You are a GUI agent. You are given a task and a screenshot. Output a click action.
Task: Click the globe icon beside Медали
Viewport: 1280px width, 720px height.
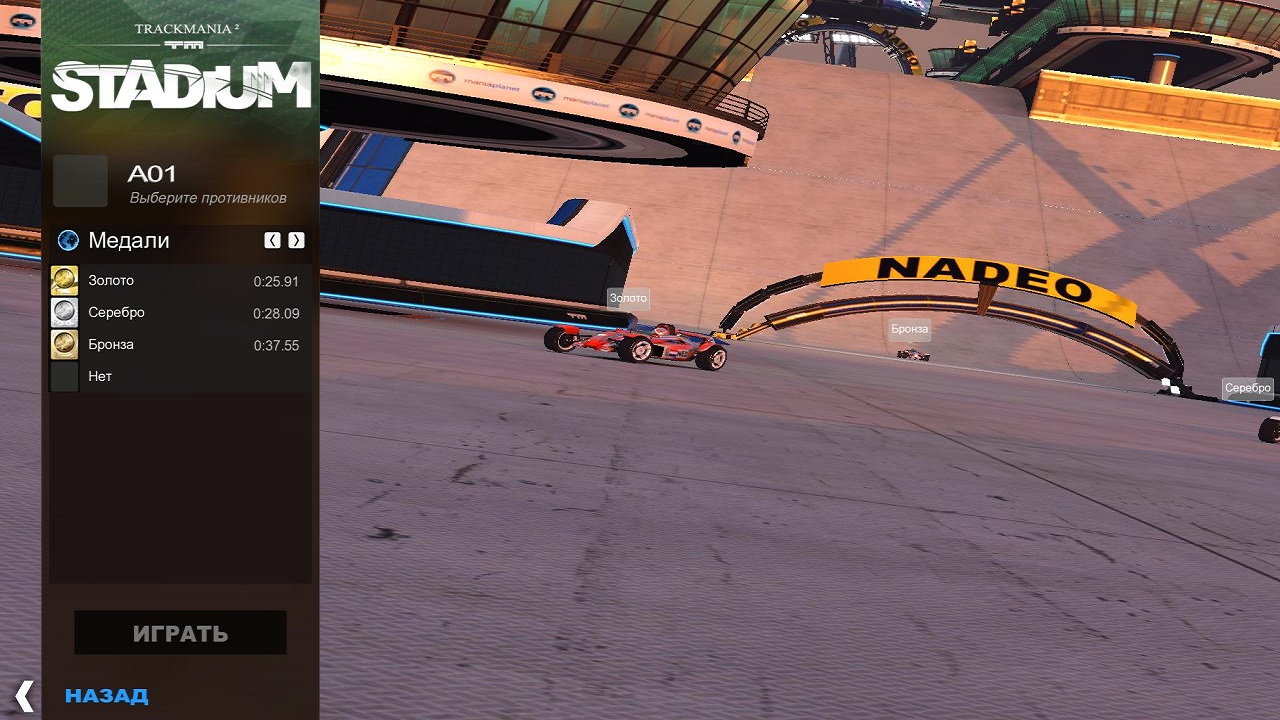click(68, 240)
